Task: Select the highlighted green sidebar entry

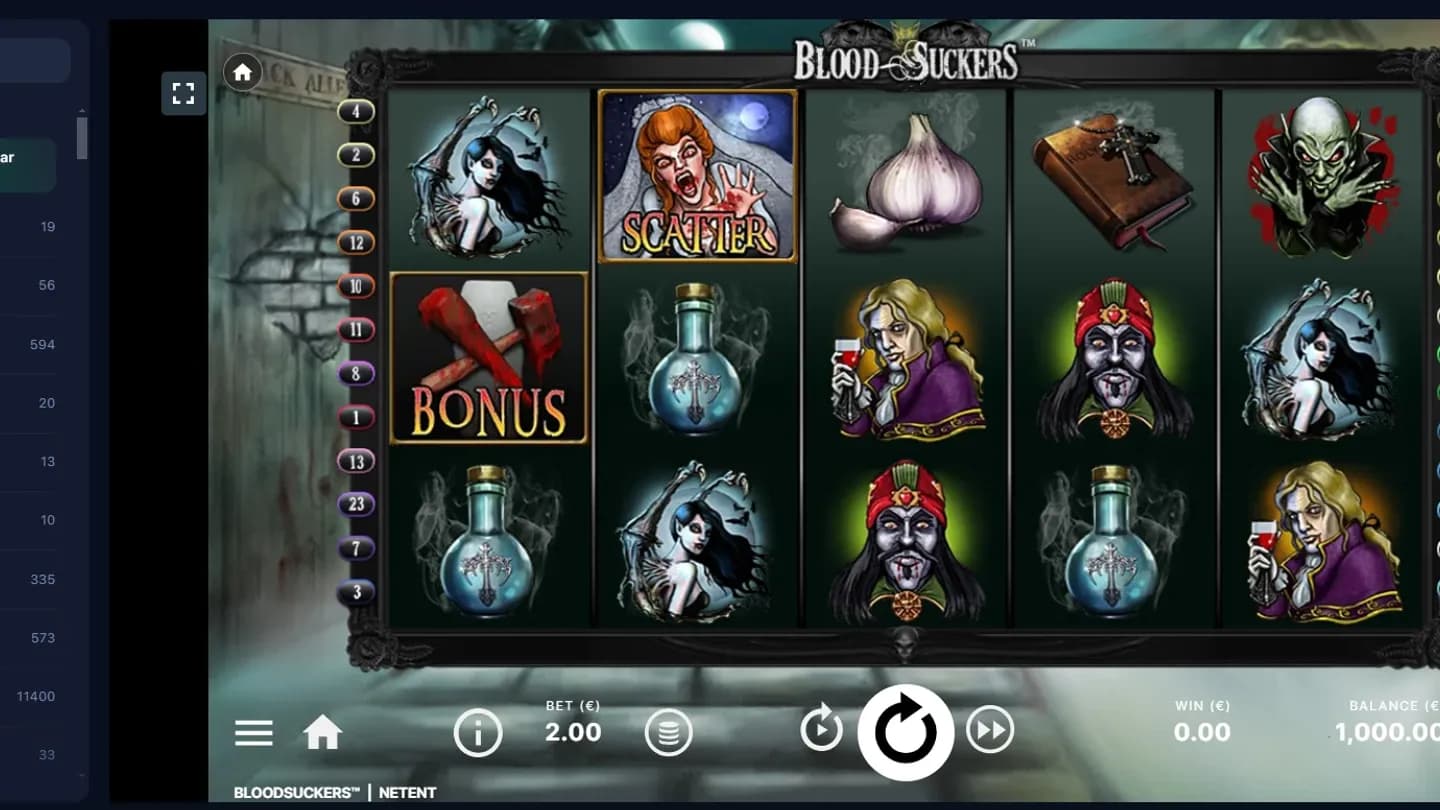Action: point(27,164)
